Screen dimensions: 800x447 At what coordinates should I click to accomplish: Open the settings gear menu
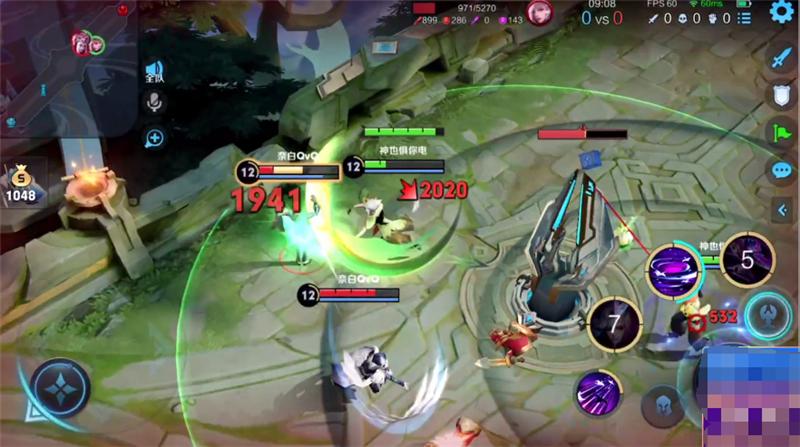tap(781, 12)
